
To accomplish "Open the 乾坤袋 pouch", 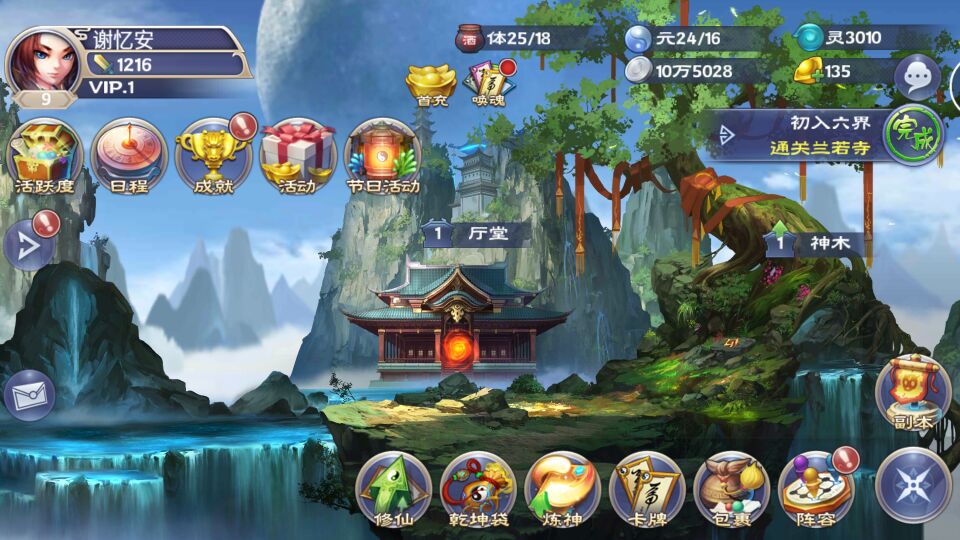I will coord(477,489).
